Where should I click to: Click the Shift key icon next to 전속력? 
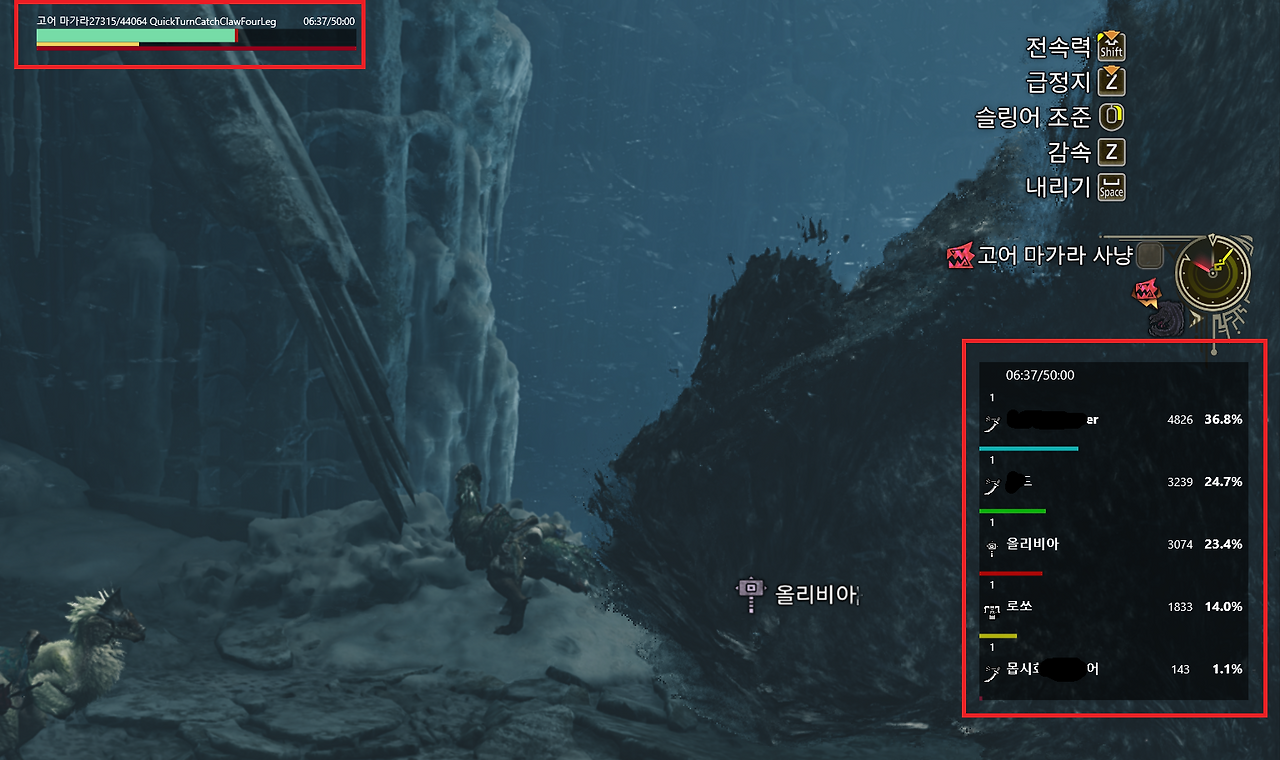click(x=1110, y=46)
